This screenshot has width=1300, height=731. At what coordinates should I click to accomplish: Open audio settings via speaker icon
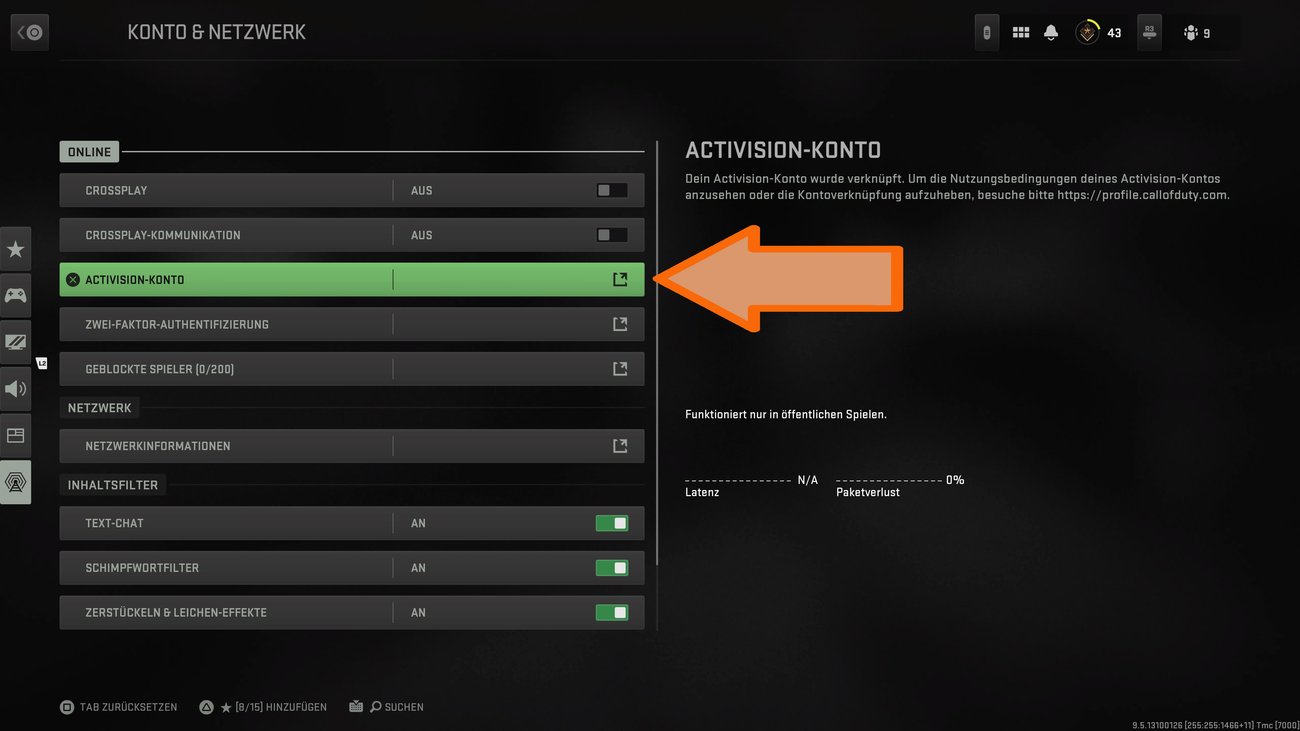tap(15, 388)
